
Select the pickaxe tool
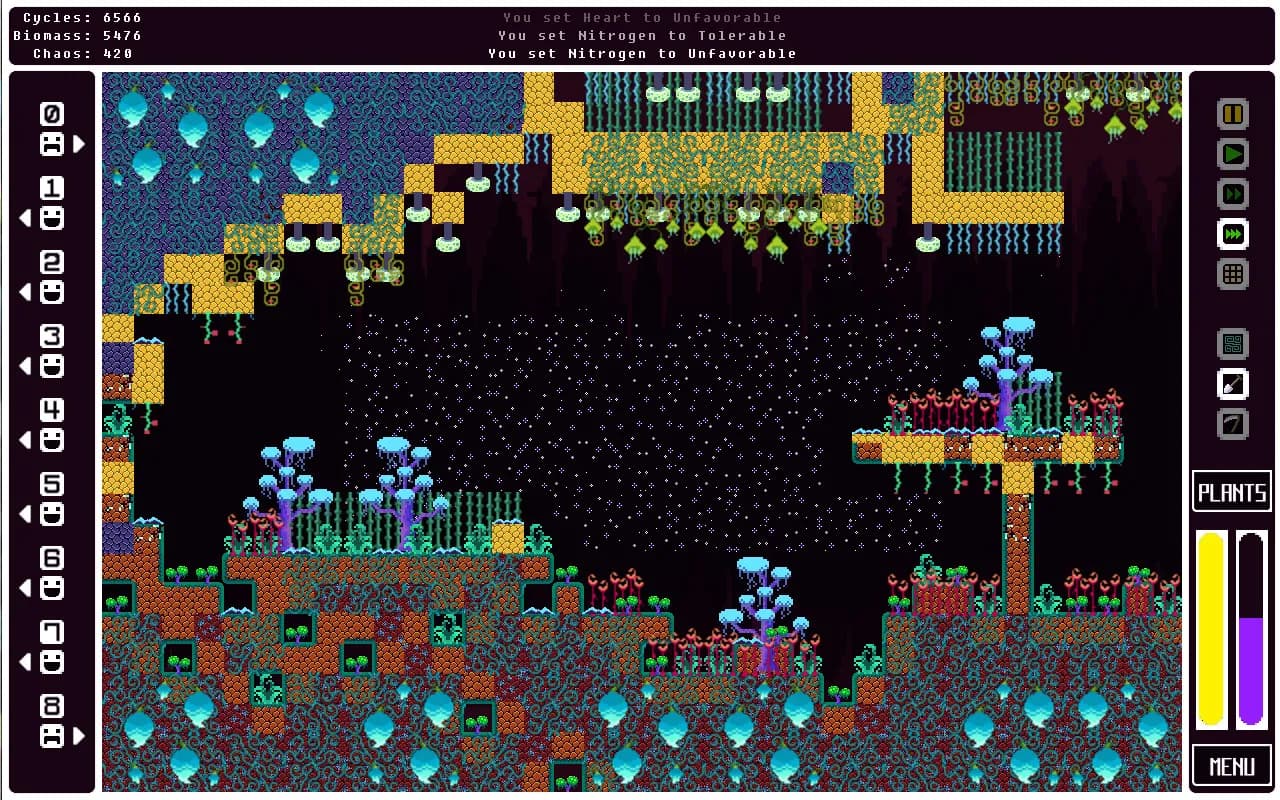coord(1233,424)
